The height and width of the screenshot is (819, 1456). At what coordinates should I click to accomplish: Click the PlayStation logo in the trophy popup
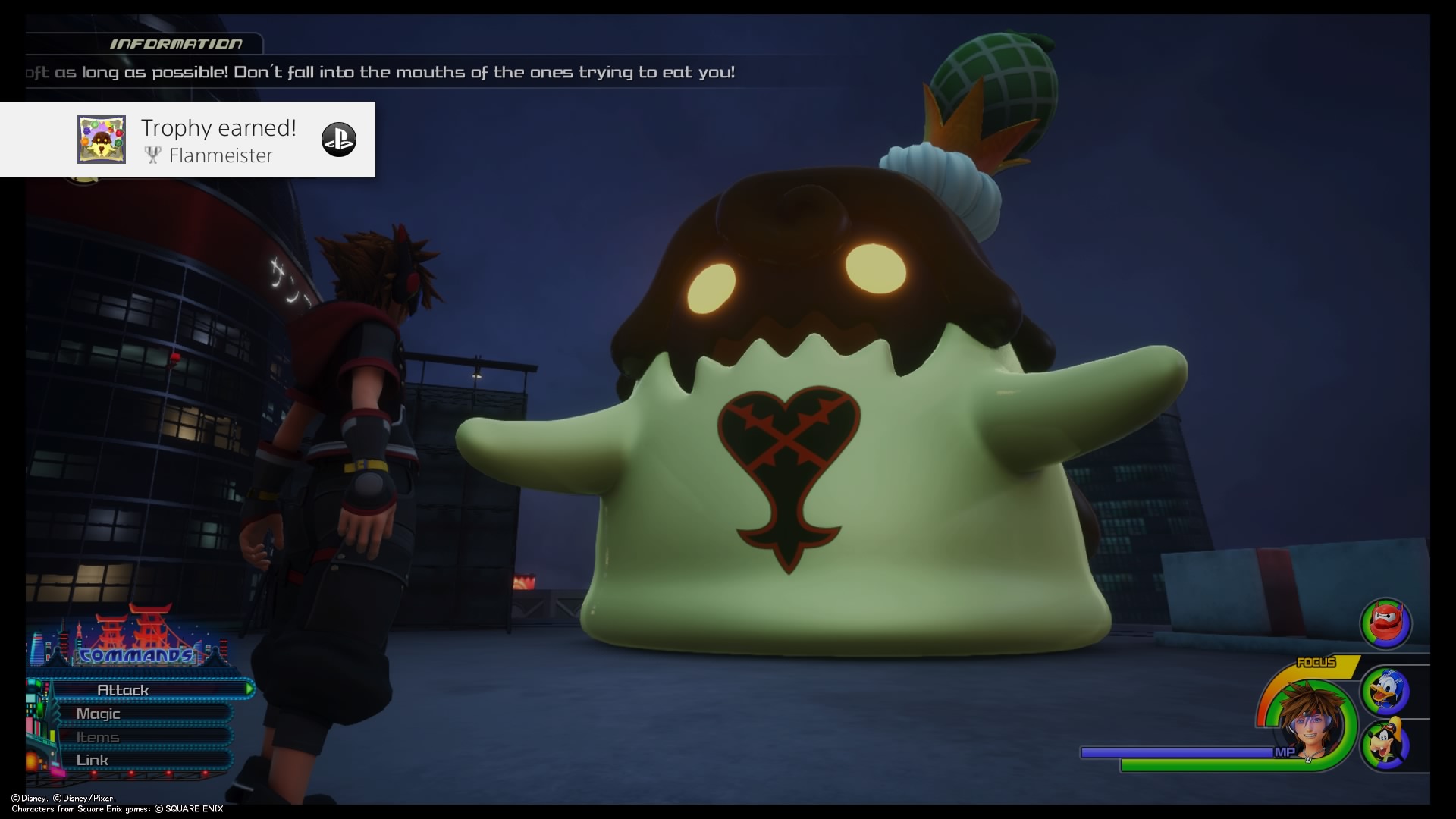(x=340, y=140)
